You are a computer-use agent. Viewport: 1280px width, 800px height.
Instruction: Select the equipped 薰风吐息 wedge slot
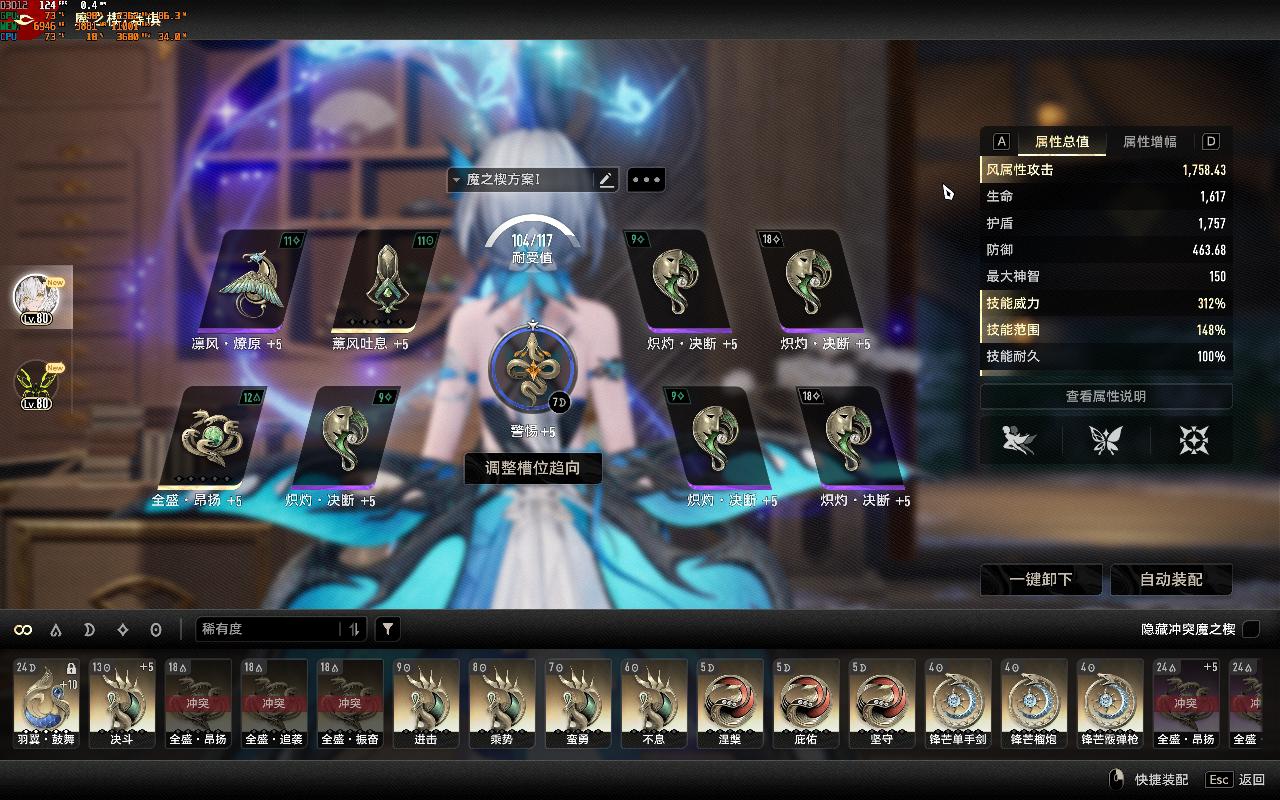point(386,282)
